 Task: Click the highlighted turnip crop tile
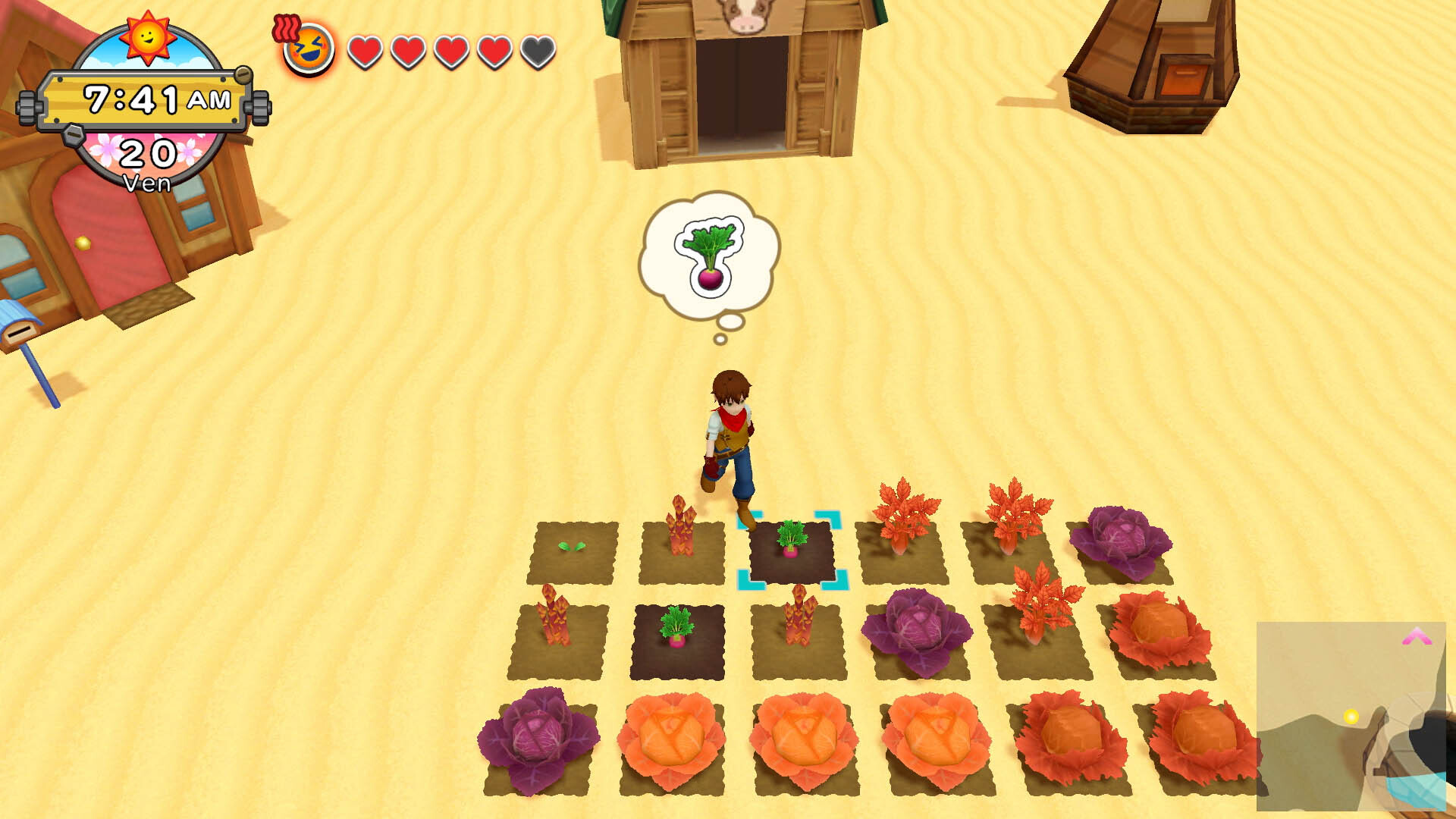pyautogui.click(x=791, y=551)
